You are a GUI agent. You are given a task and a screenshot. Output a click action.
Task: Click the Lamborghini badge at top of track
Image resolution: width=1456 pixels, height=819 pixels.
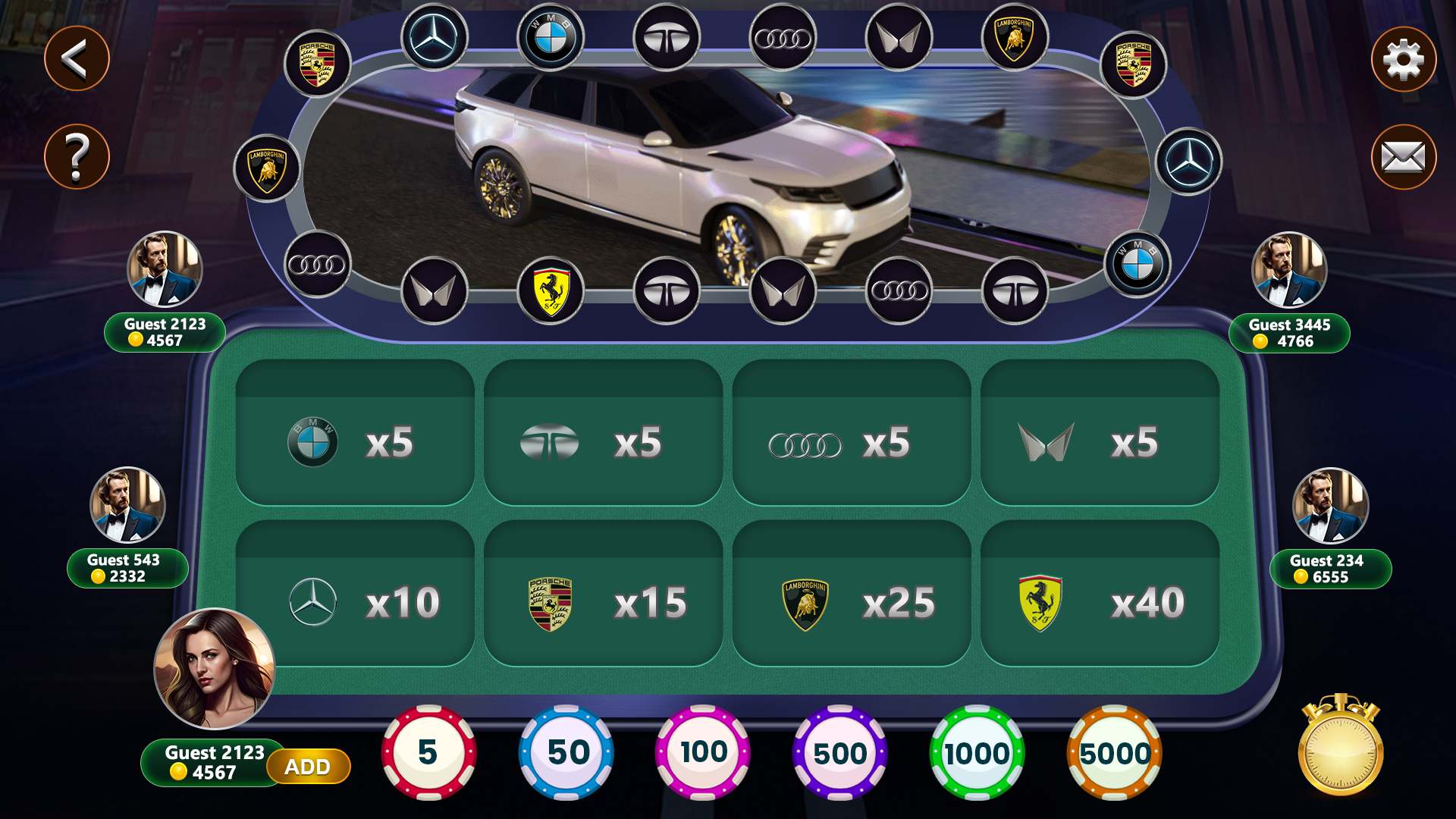point(1016,36)
